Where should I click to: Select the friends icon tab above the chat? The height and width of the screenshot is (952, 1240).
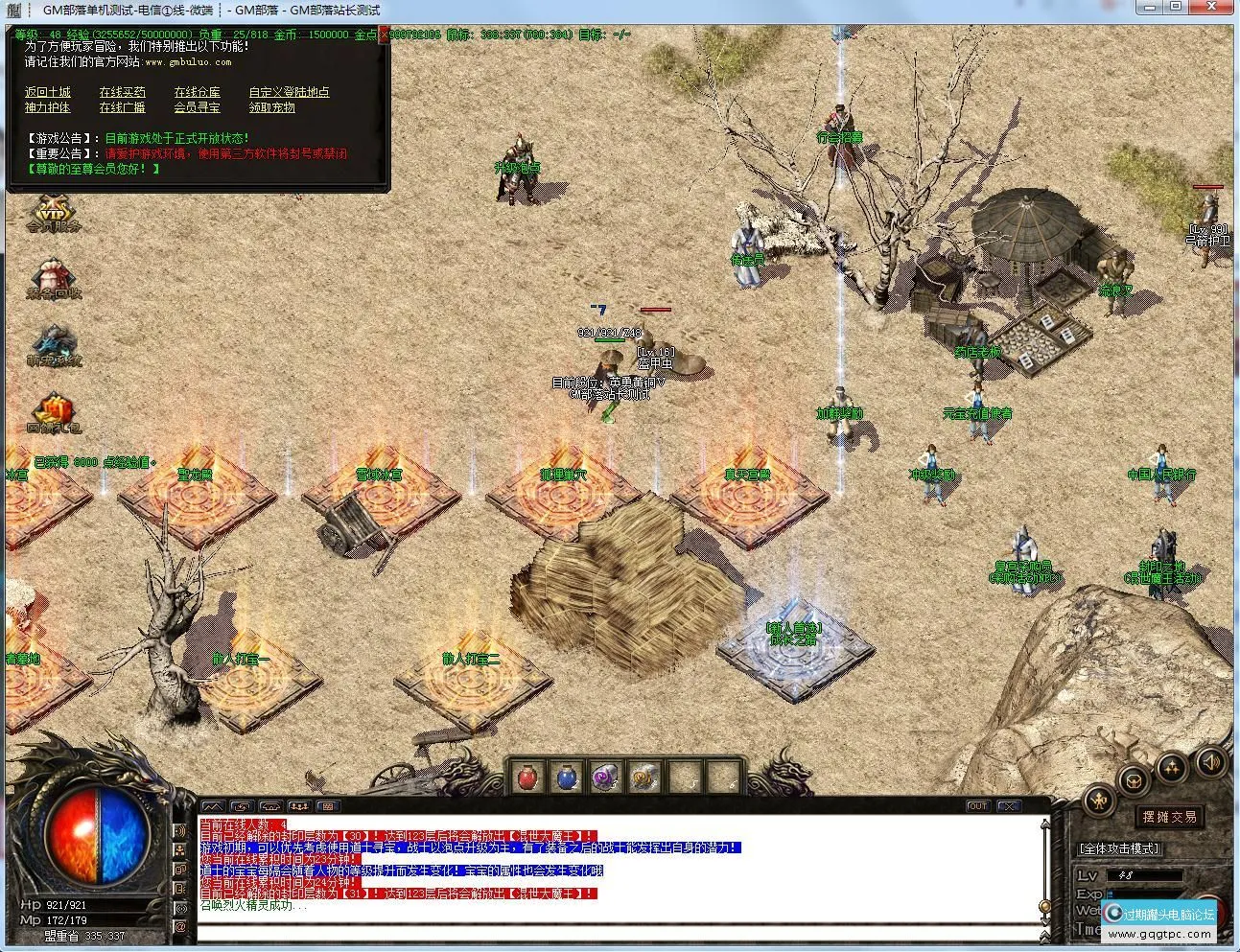(299, 806)
